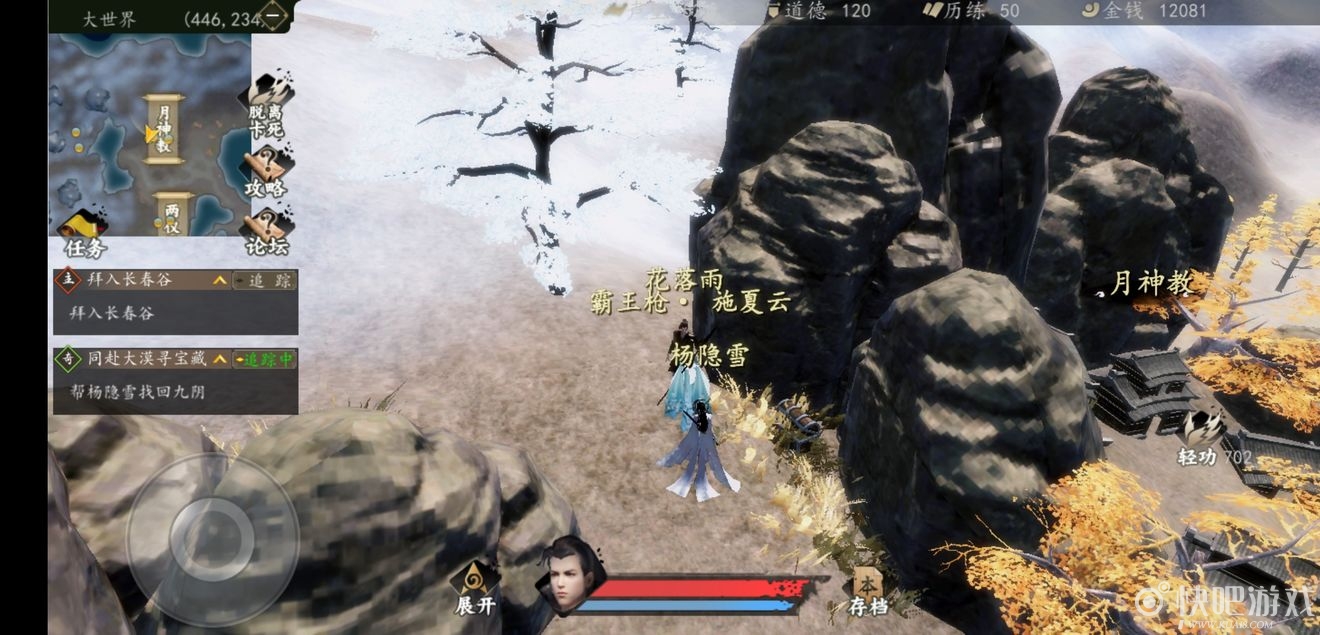
Task: Activate the 轻功 lightness skill
Action: 1199,437
